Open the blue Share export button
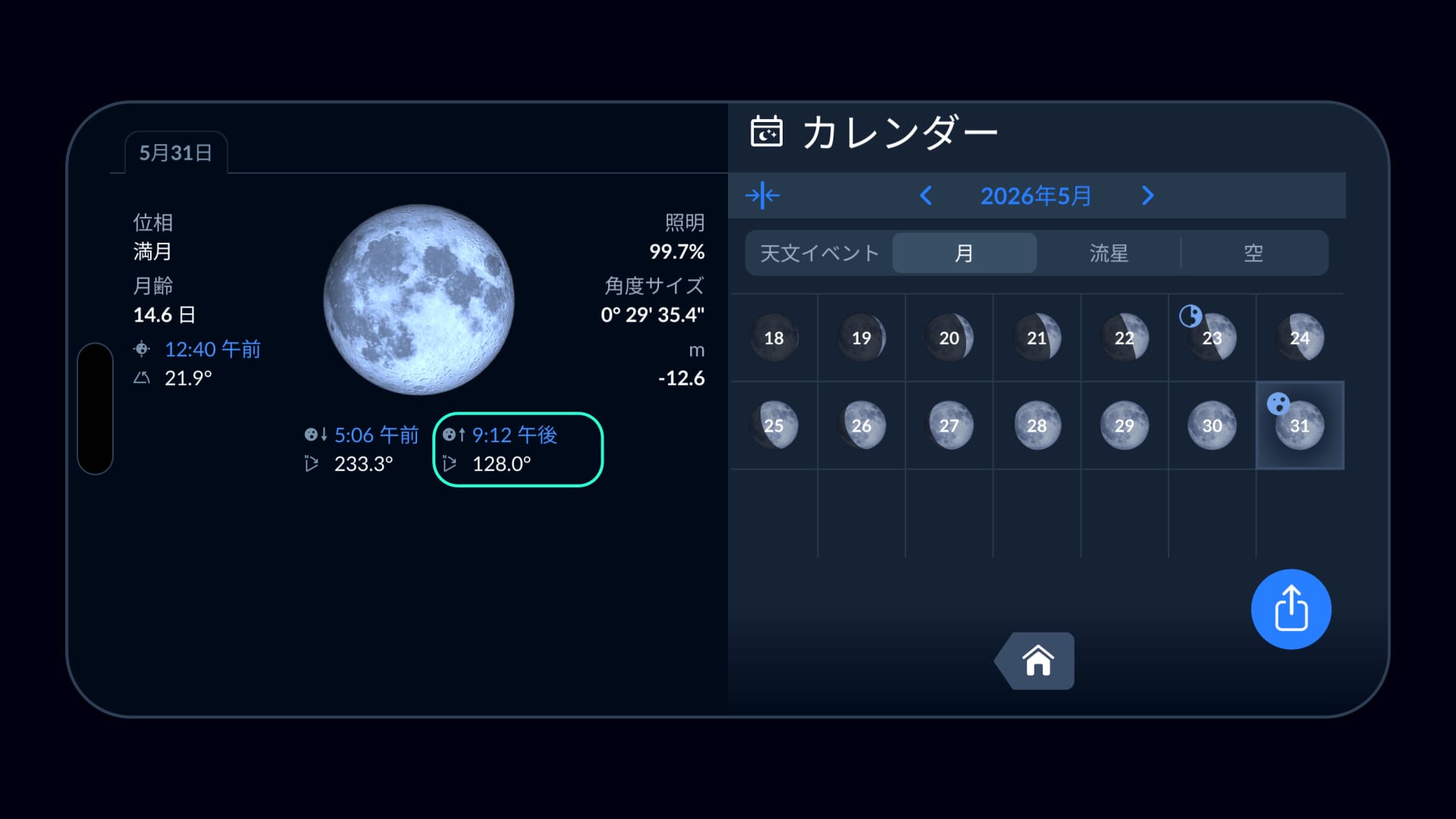This screenshot has width=1456, height=819. (1291, 608)
